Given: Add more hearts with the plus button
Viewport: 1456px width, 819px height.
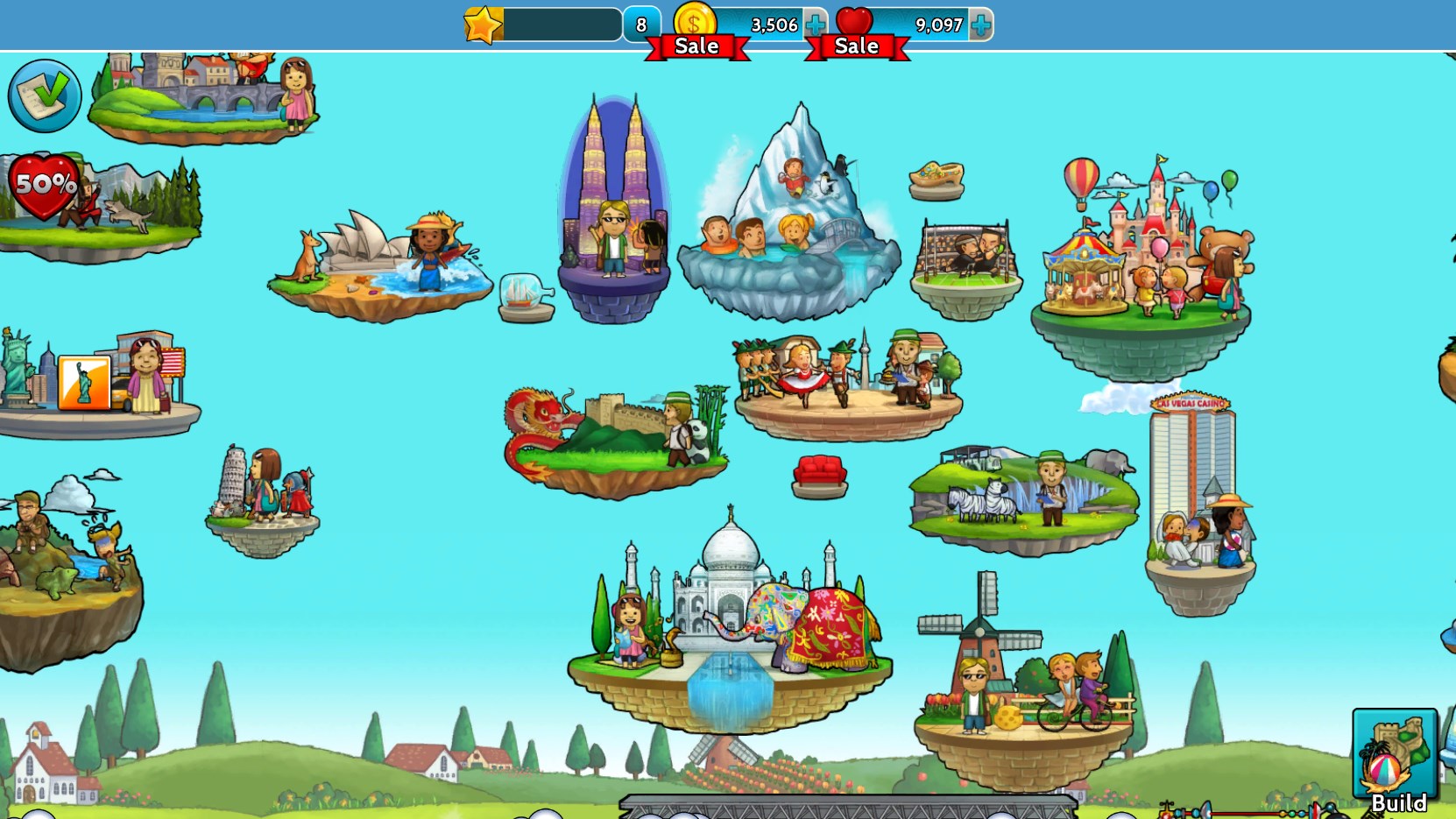Looking at the screenshot, I should (981, 25).
